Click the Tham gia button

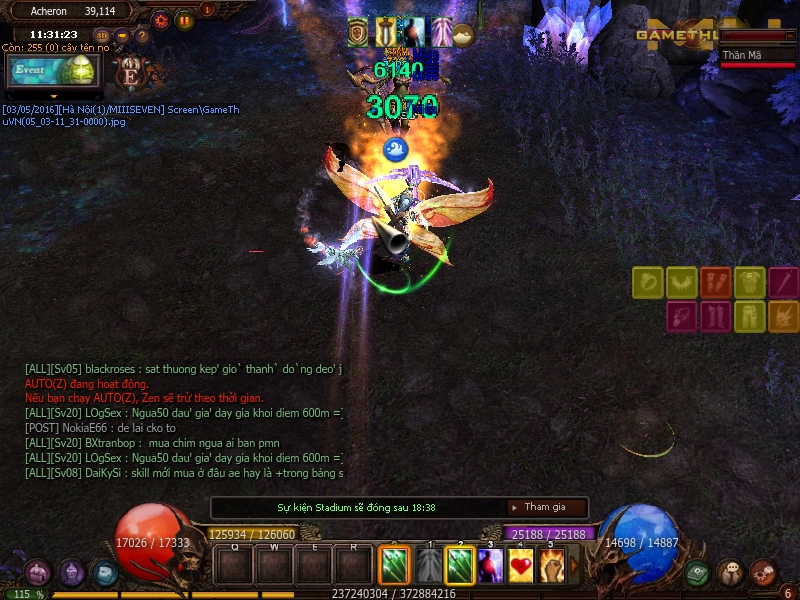[545, 507]
